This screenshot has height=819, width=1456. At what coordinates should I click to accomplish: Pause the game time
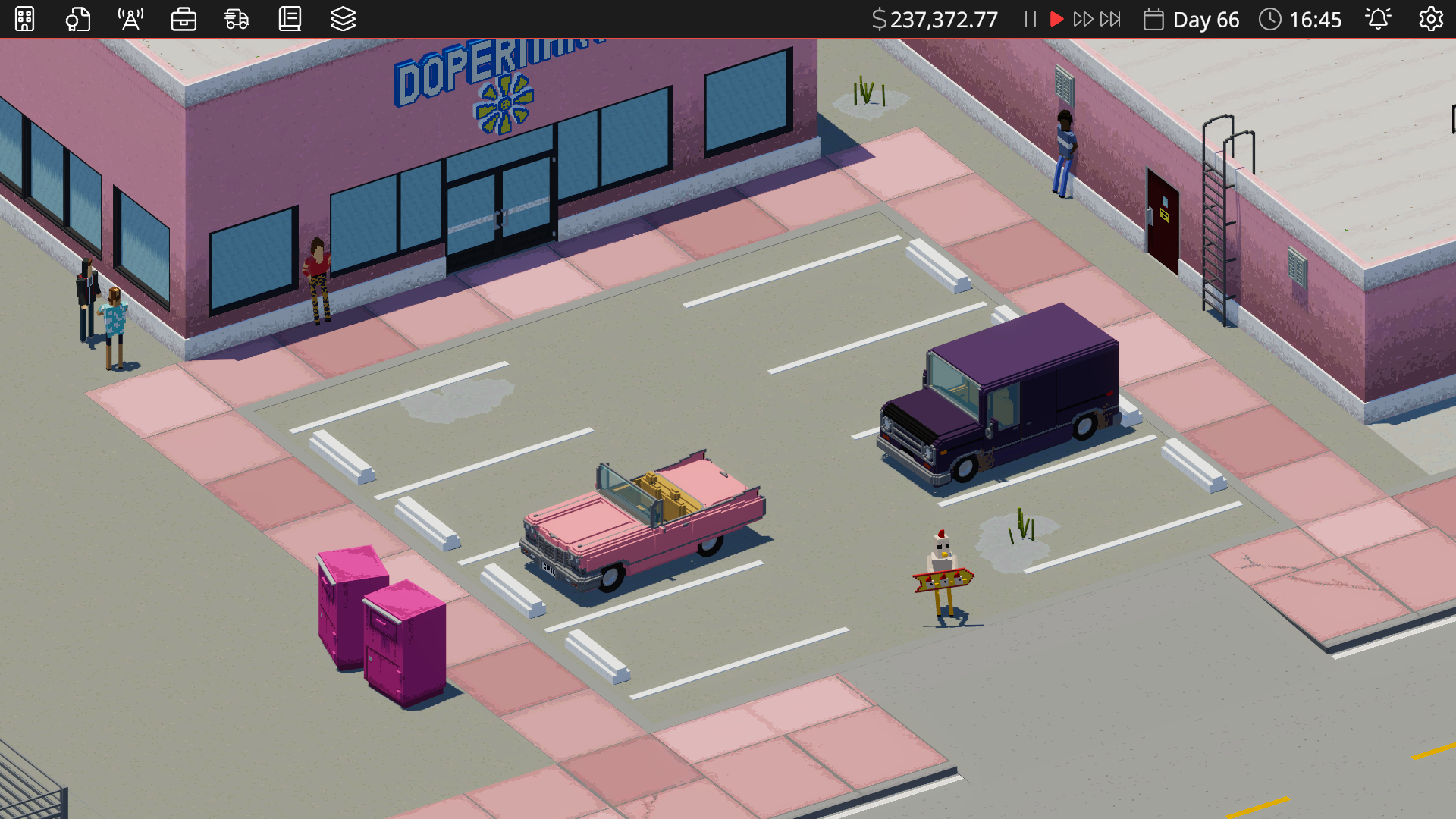coord(1030,19)
